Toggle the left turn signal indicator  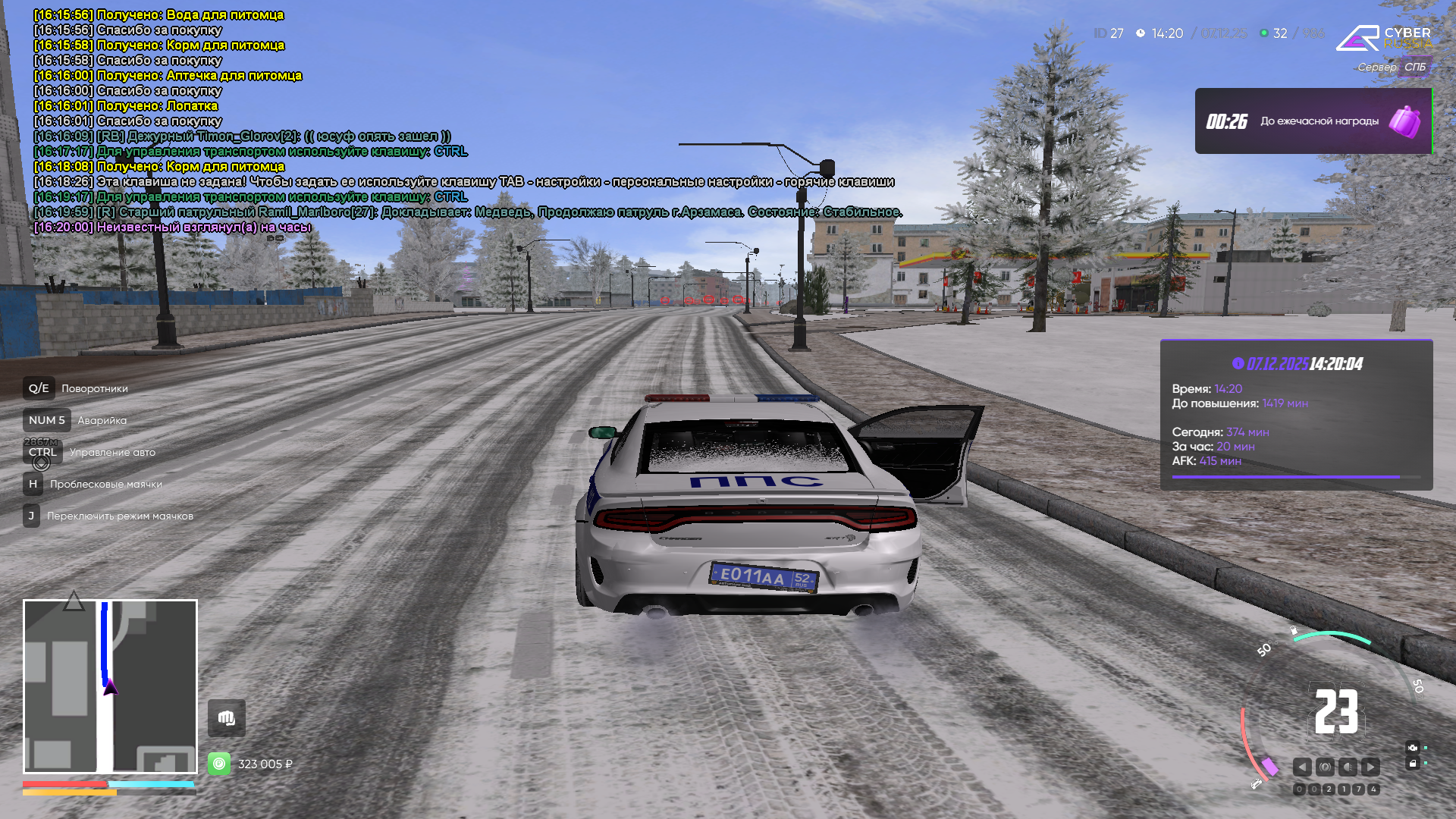(x=1302, y=767)
